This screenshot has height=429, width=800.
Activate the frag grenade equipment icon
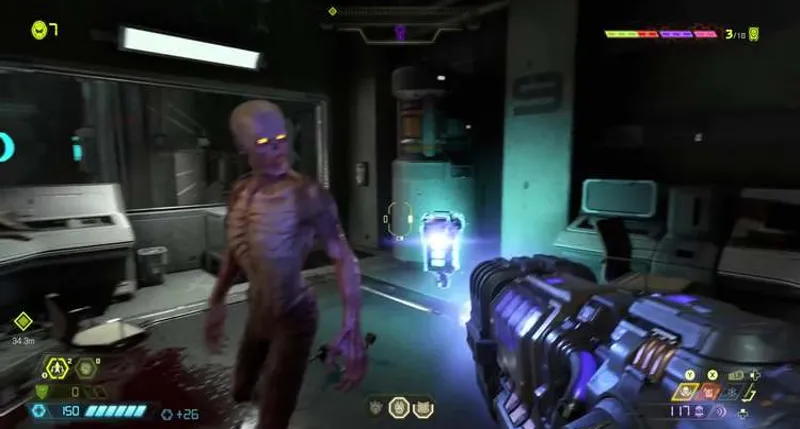coord(57,368)
